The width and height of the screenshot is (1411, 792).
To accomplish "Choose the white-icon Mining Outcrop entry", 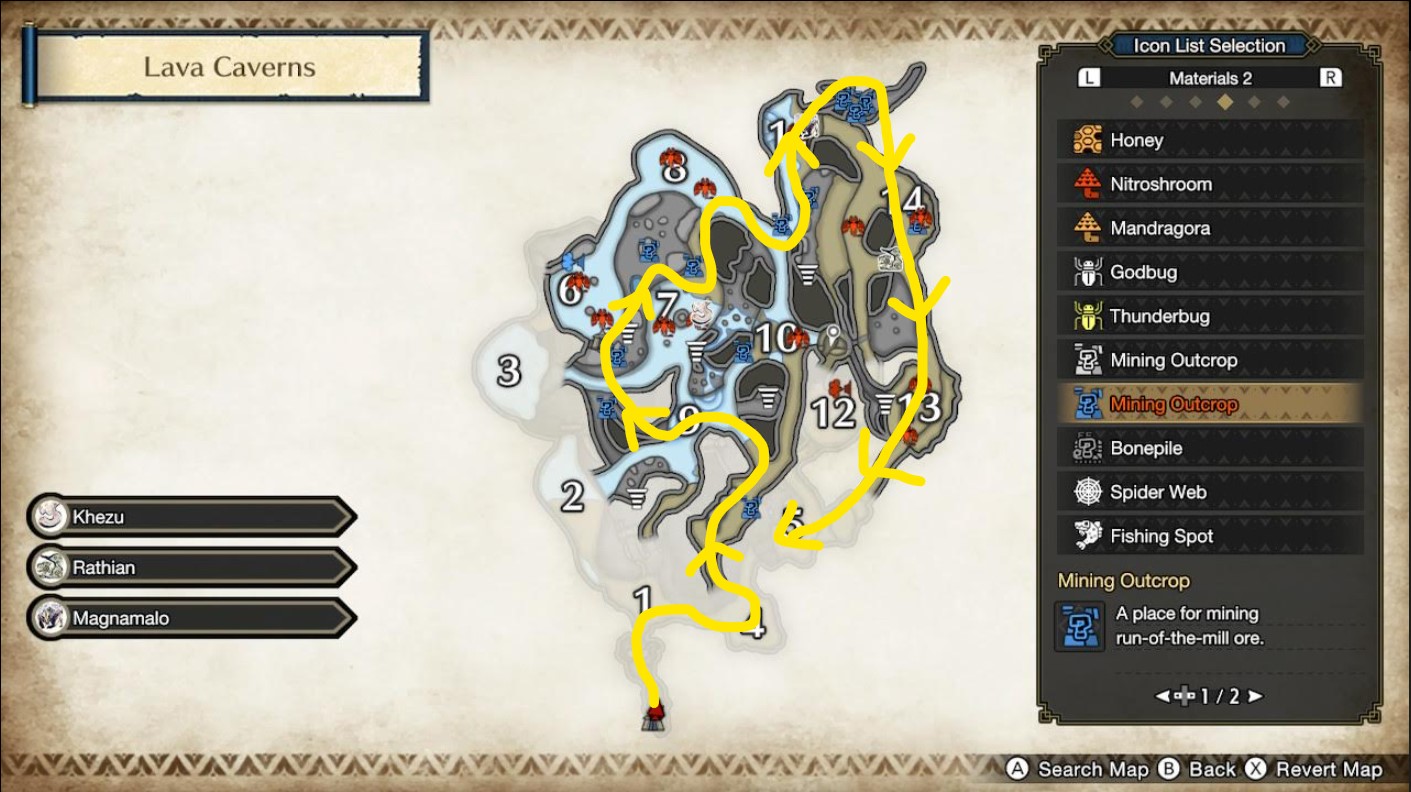I will click(1210, 360).
